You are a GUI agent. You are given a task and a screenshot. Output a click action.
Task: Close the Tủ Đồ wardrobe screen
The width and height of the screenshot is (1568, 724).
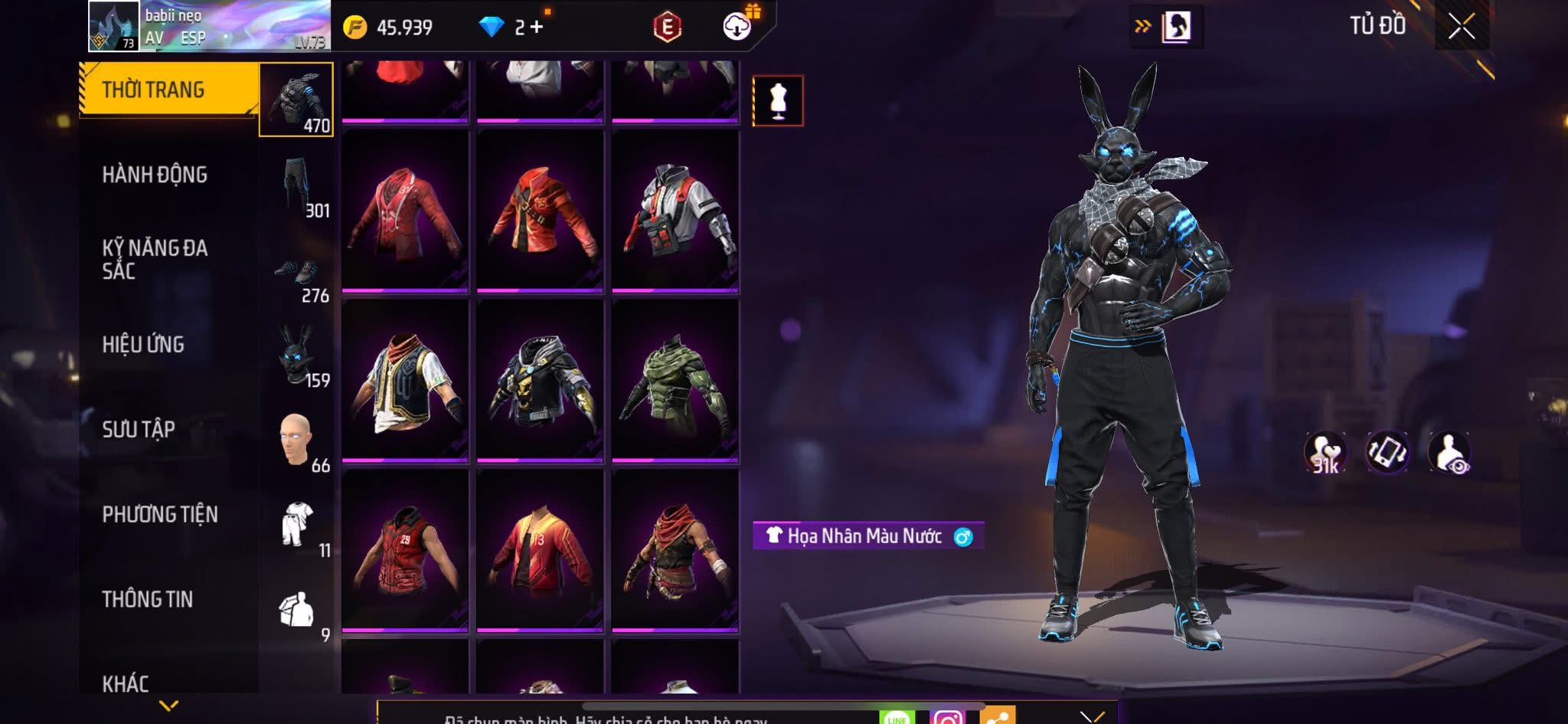(x=1461, y=27)
